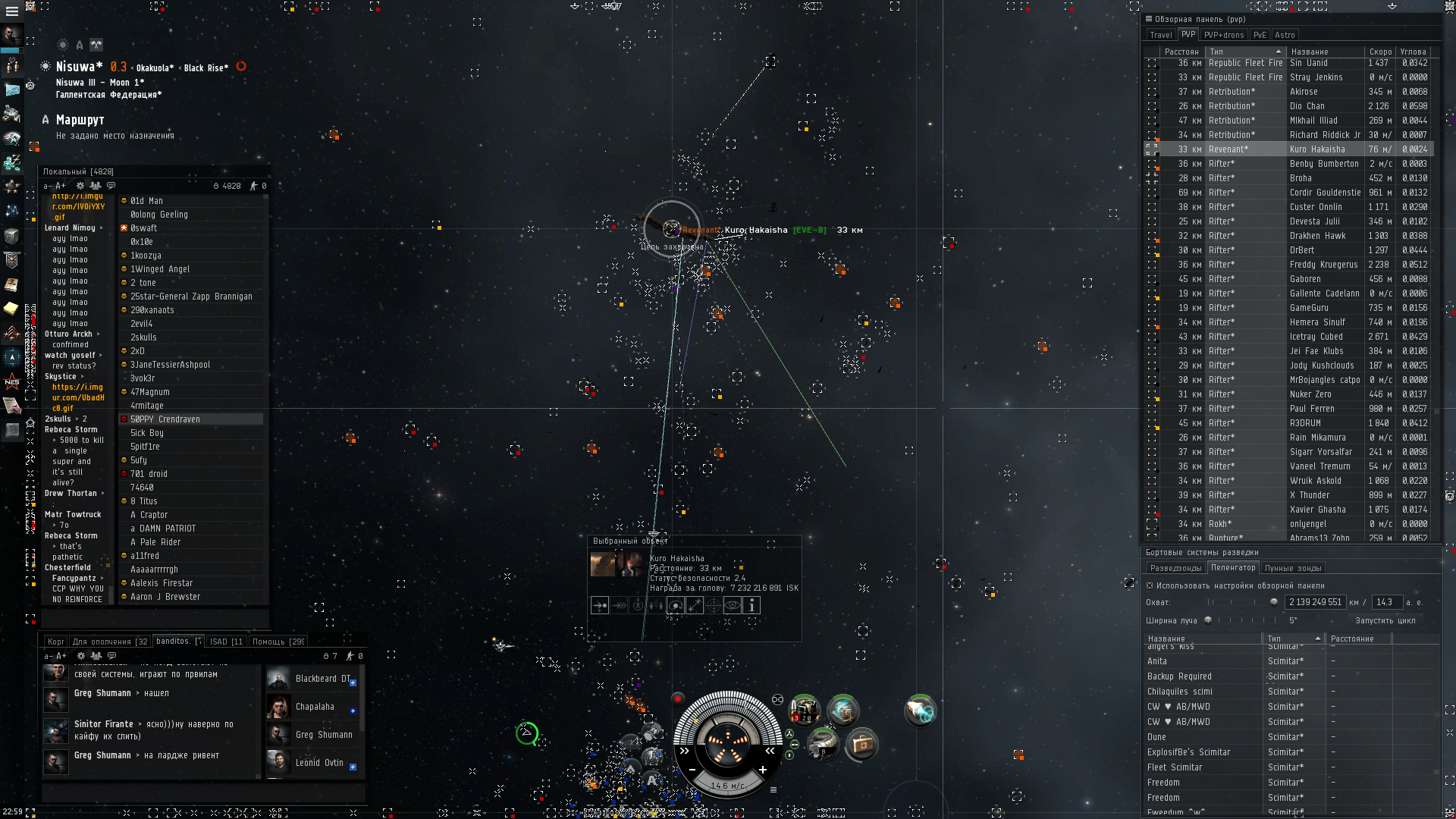Activate the medkit repair module
The width and height of the screenshot is (1456, 819).
[x=861, y=745]
